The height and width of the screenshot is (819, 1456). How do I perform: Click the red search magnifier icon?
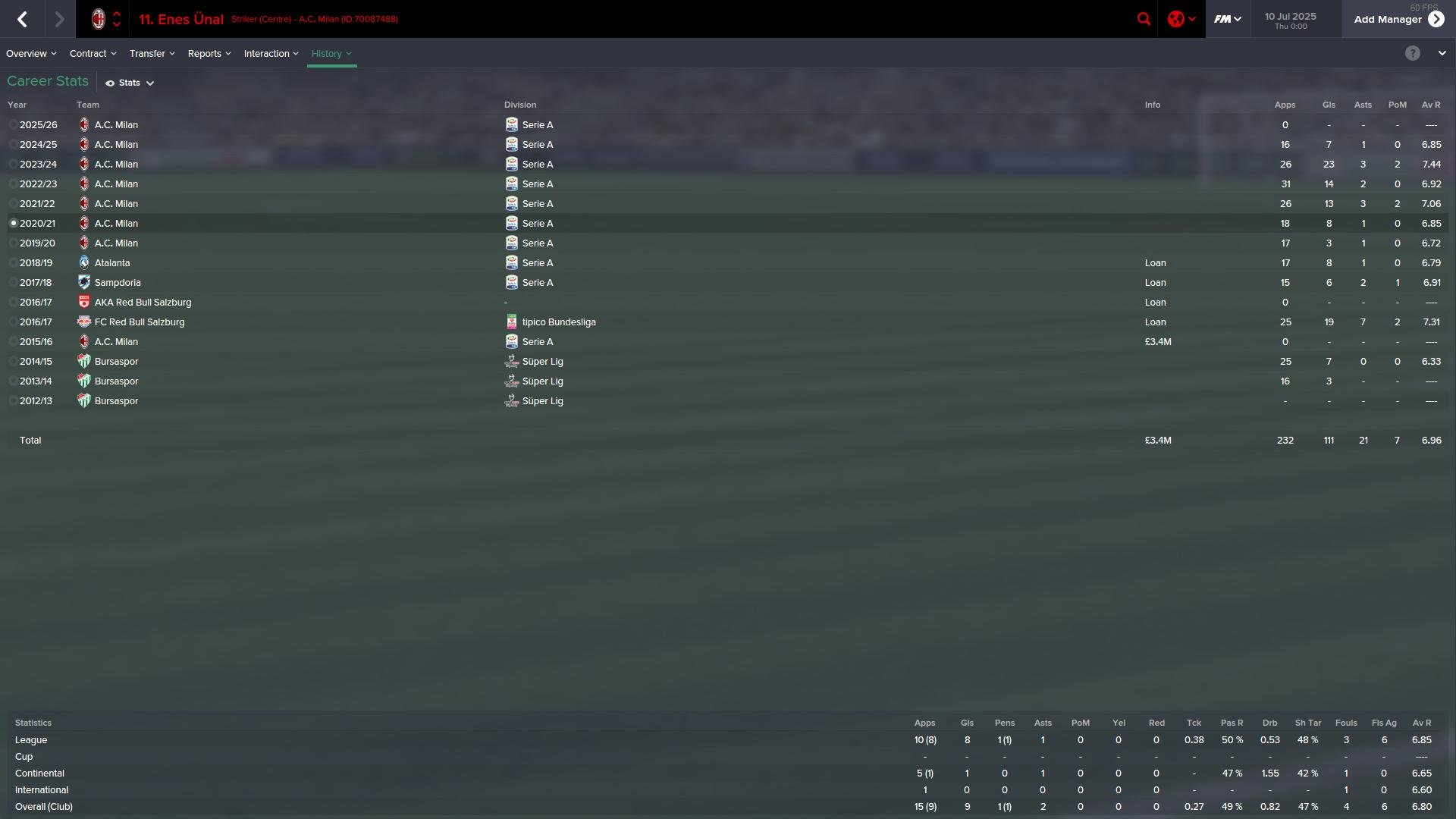click(x=1144, y=19)
